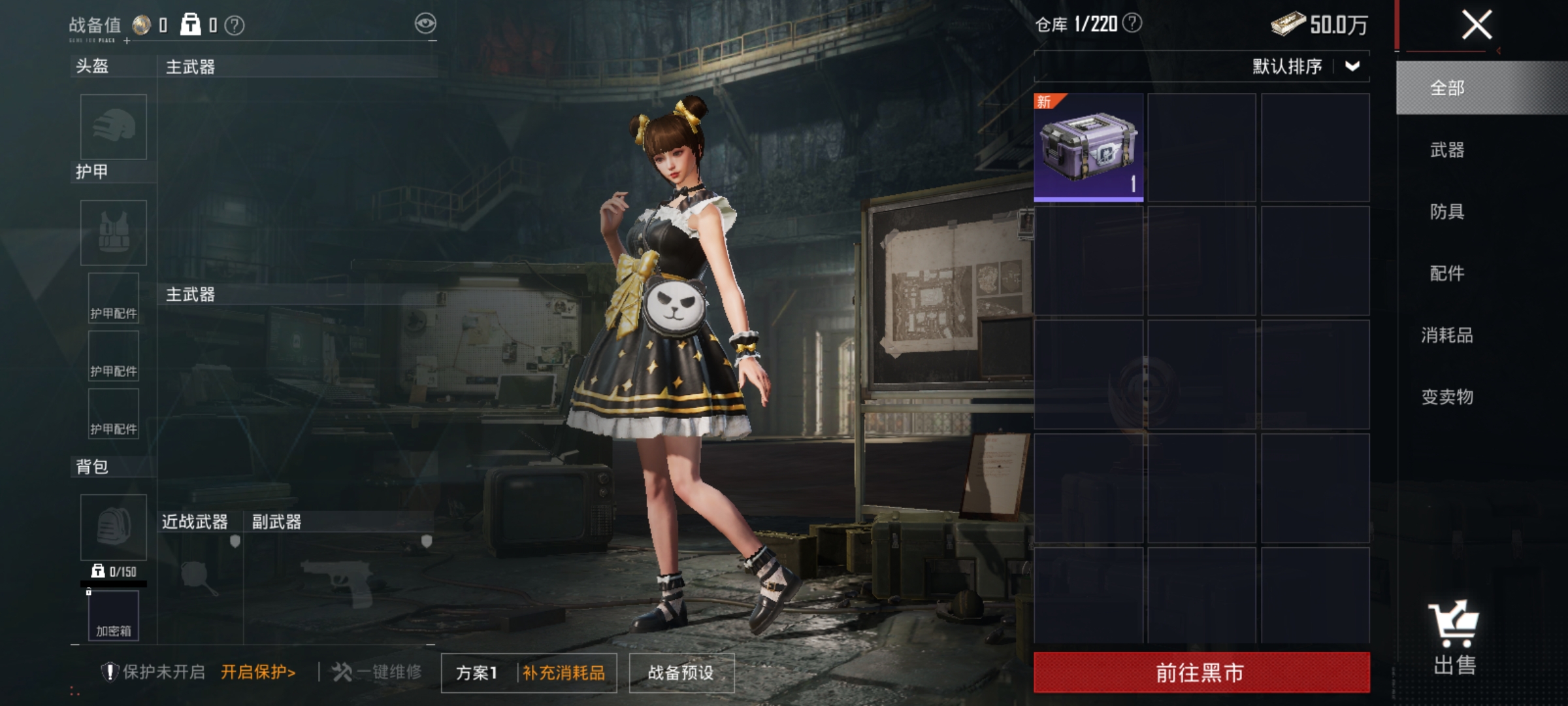Open the backpack slot under 背包
The image size is (1568, 706).
[x=112, y=526]
